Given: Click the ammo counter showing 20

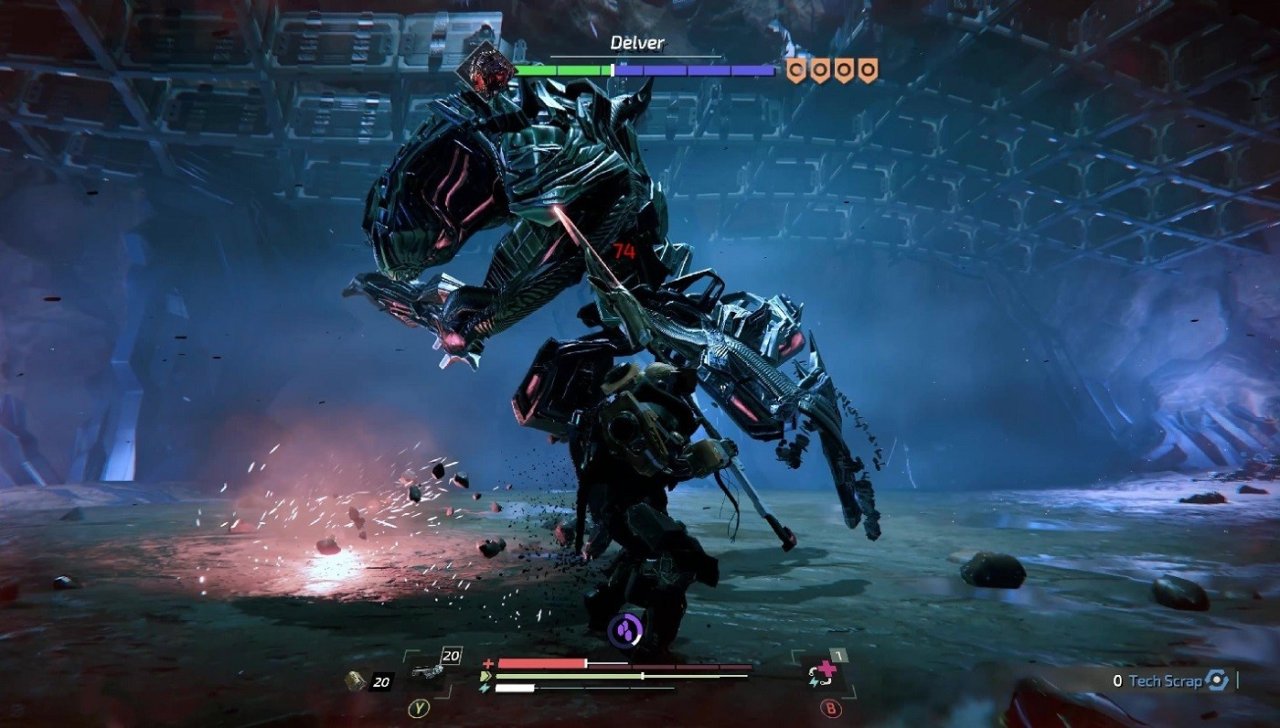Looking at the screenshot, I should 450,655.
